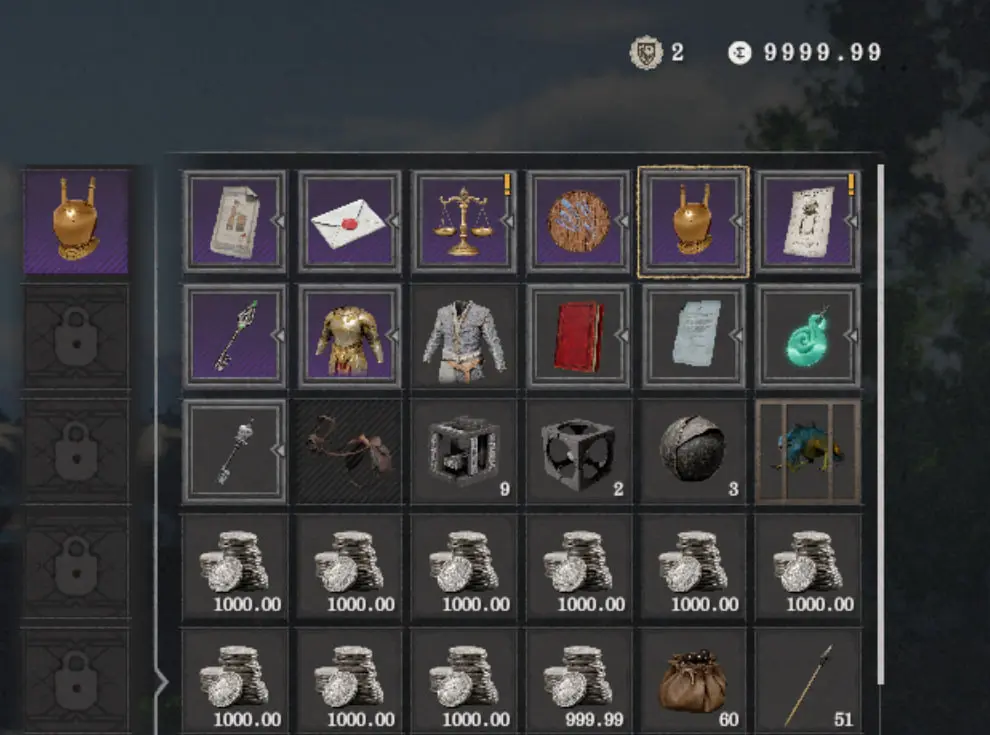Select the caged blue creature item
The width and height of the screenshot is (990, 735).
pyautogui.click(x=808, y=451)
